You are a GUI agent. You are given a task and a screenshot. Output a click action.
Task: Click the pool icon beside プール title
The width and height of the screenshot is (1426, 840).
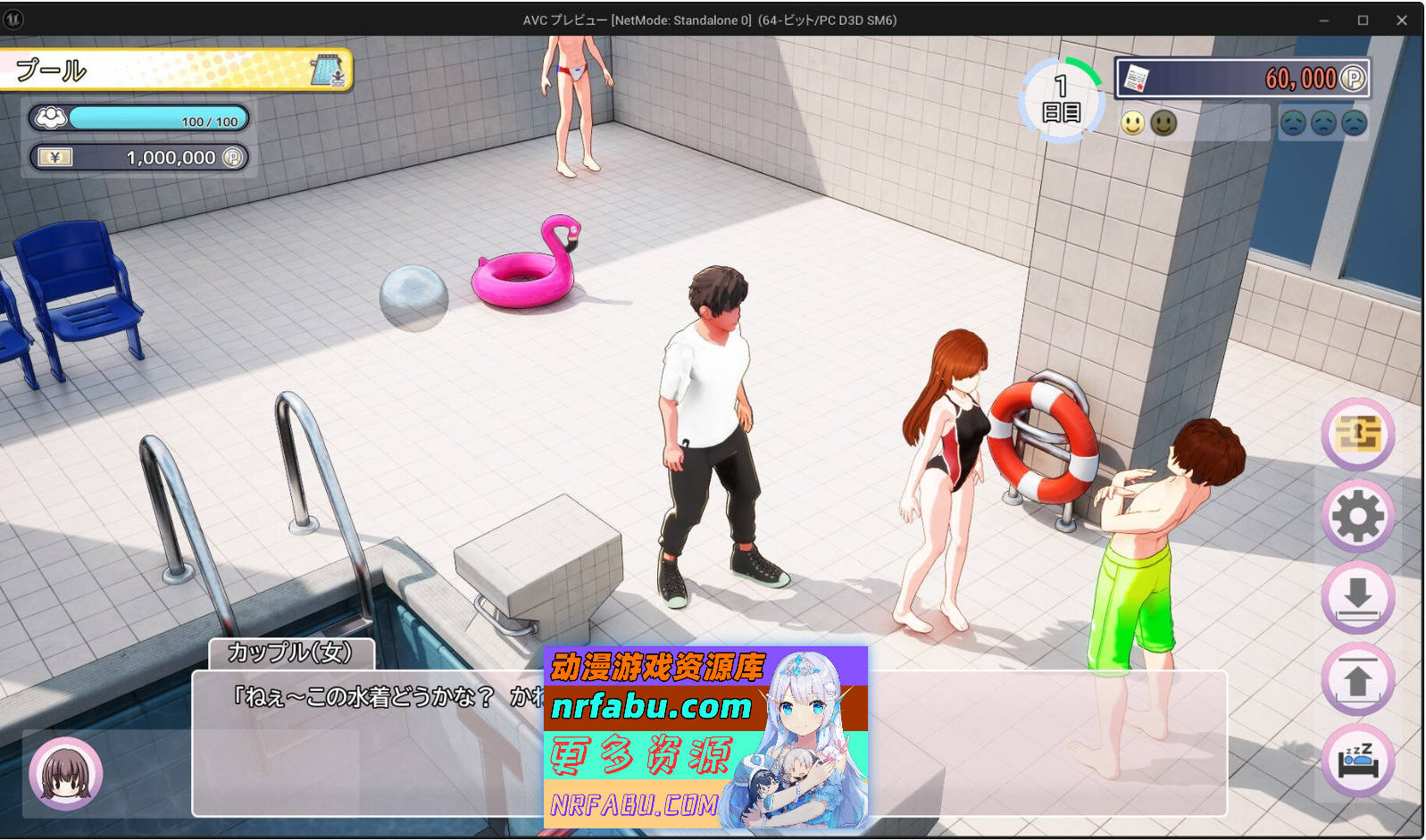click(x=328, y=71)
